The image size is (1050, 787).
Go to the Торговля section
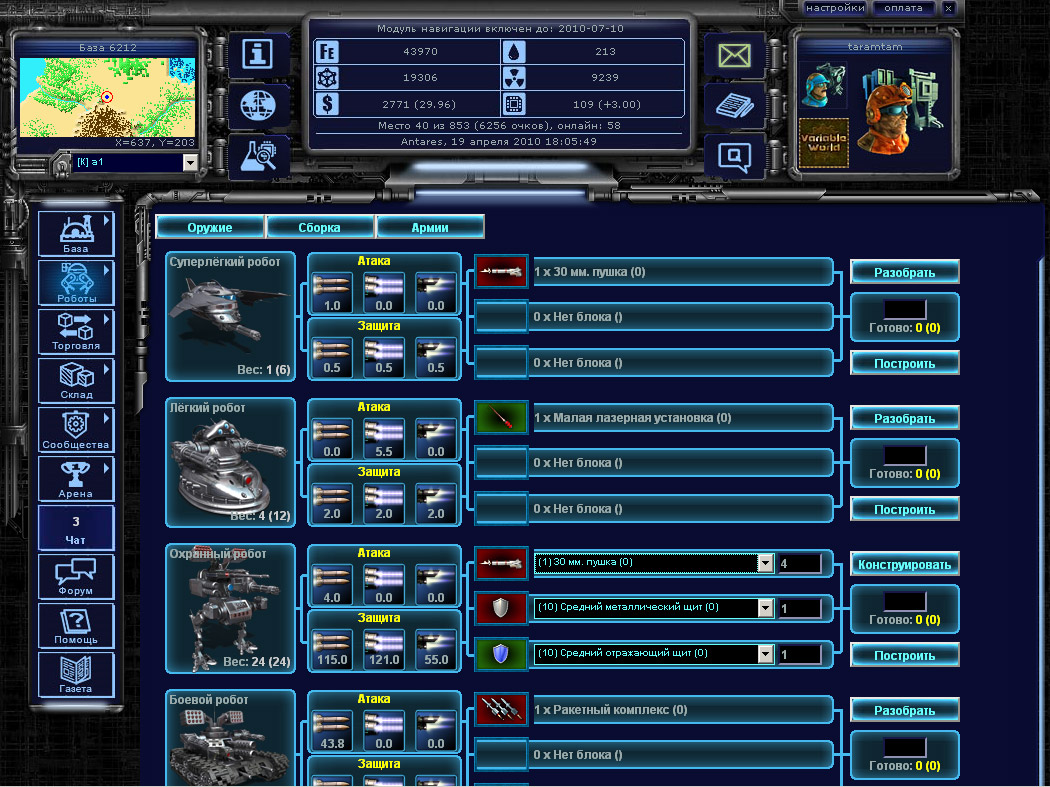click(x=76, y=332)
